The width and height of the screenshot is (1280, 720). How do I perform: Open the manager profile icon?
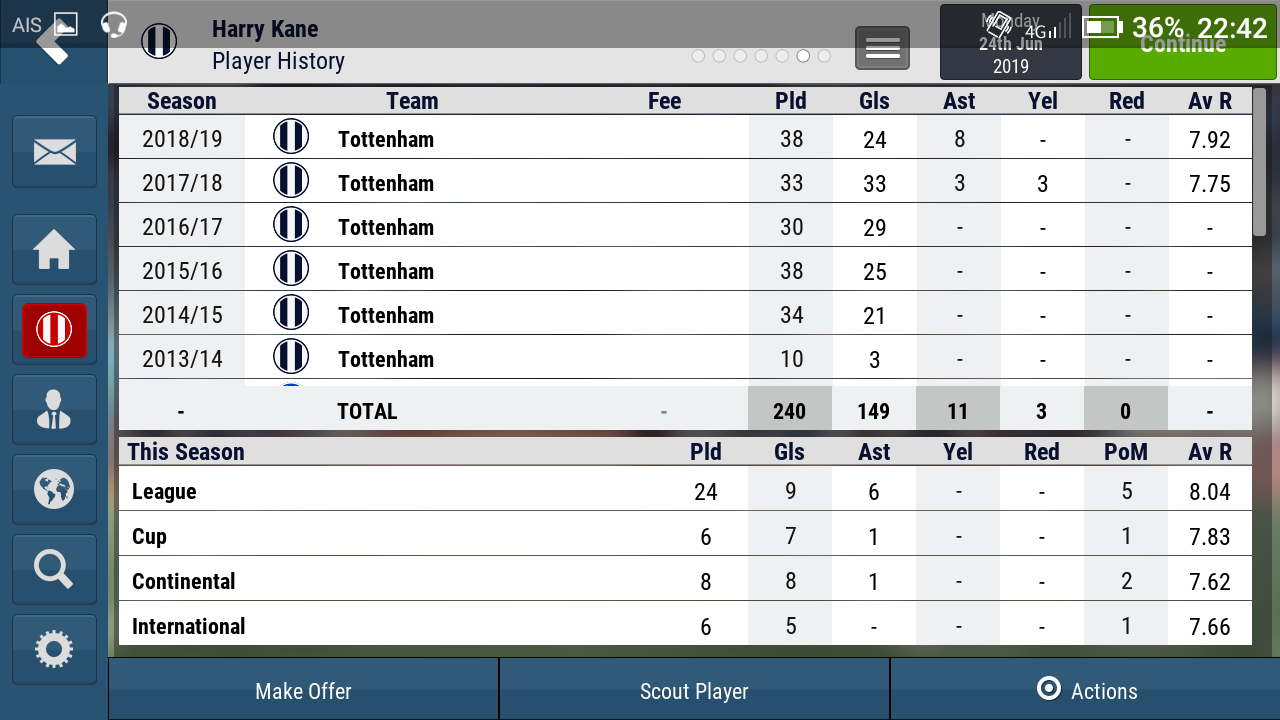pyautogui.click(x=54, y=410)
